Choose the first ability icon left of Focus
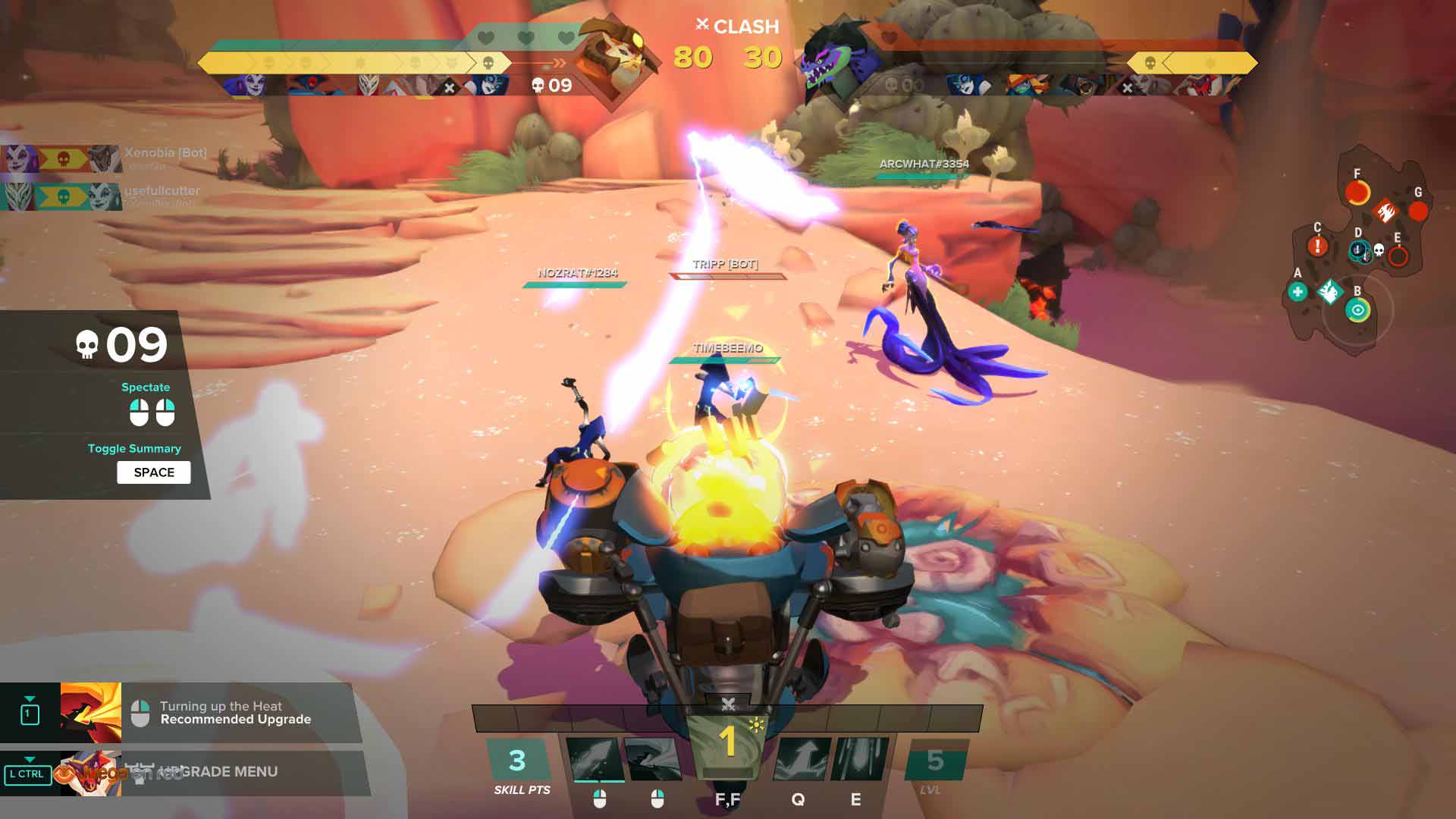1456x819 pixels. click(x=596, y=758)
